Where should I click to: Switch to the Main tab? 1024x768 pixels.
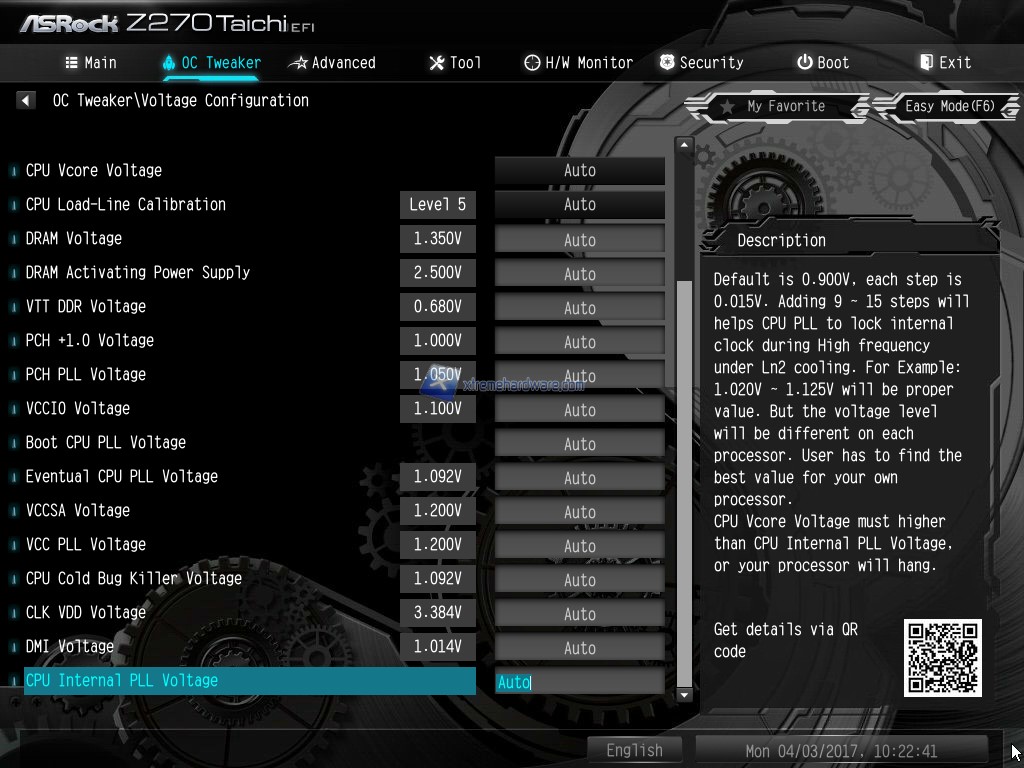click(91, 62)
